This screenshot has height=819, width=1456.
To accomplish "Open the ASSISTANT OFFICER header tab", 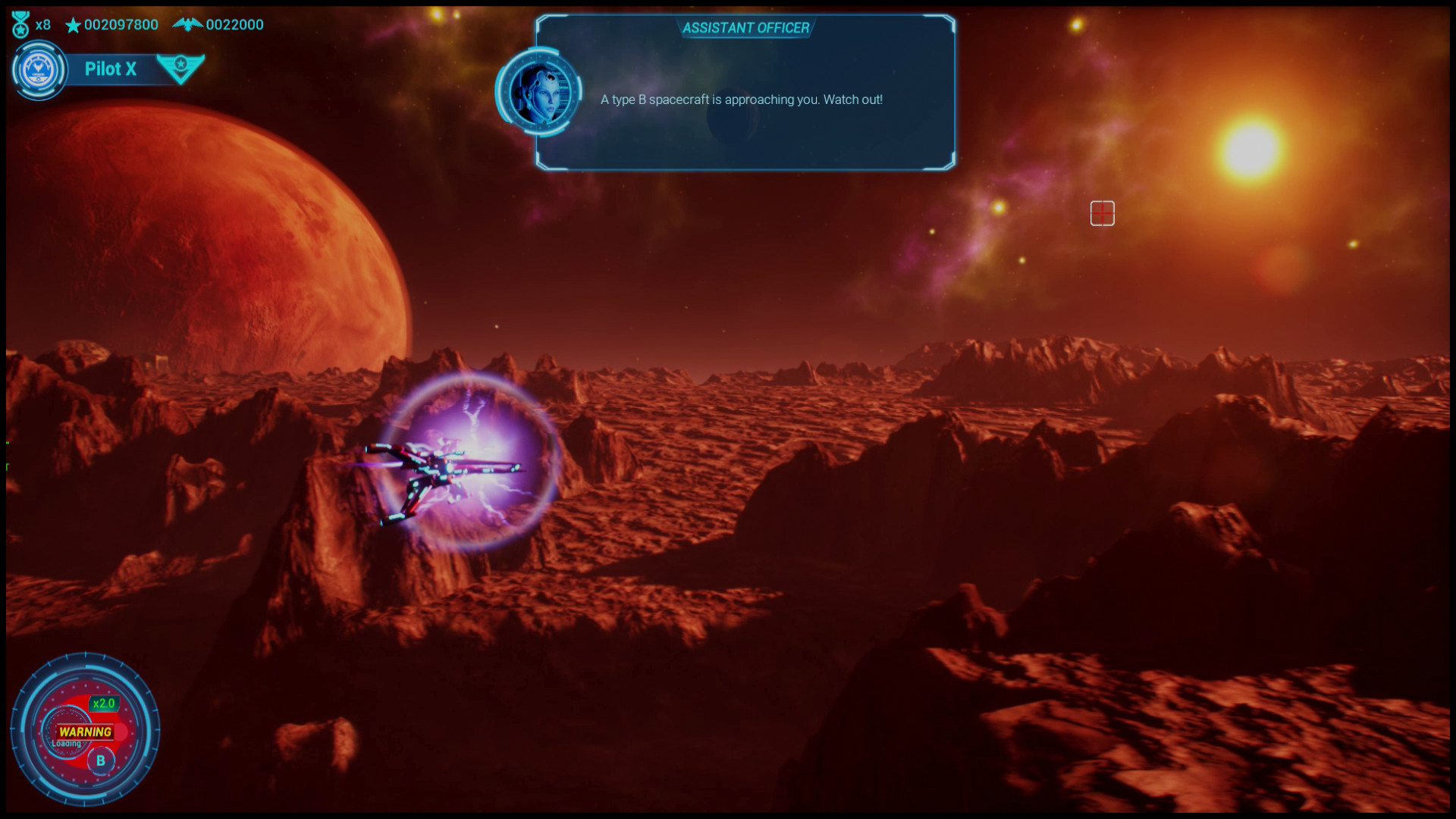I will pyautogui.click(x=745, y=27).
